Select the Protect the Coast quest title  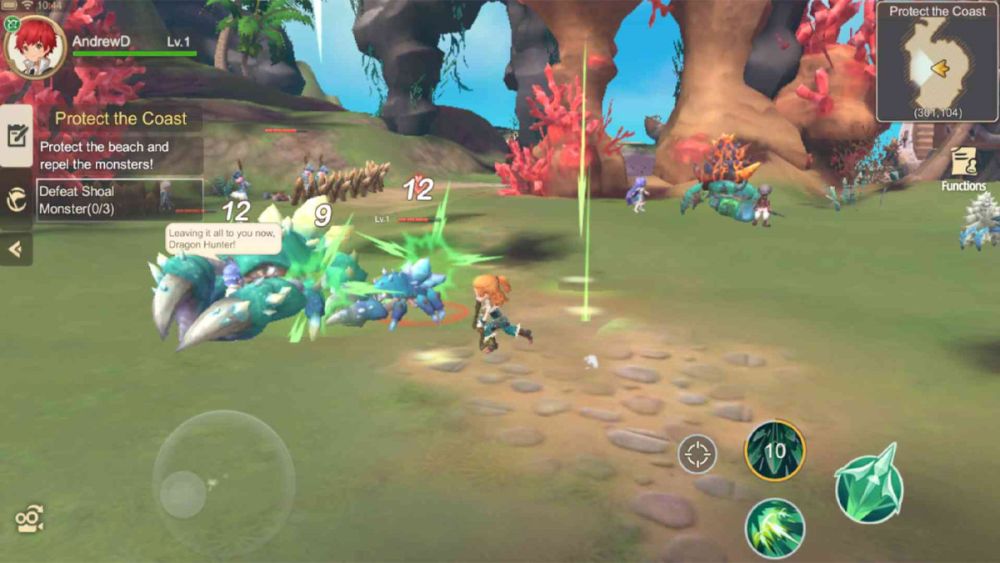click(121, 118)
